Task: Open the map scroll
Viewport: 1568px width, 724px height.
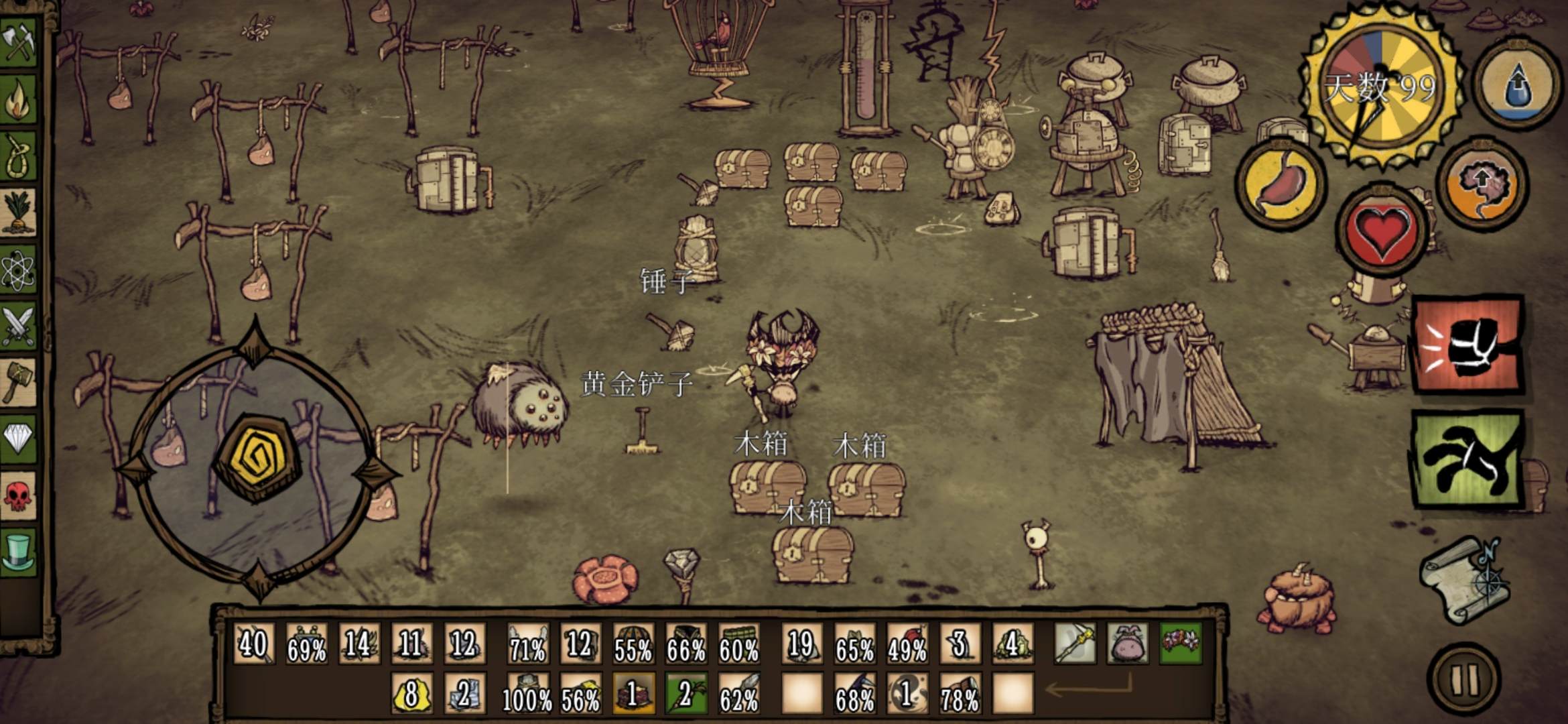Action: (1466, 579)
